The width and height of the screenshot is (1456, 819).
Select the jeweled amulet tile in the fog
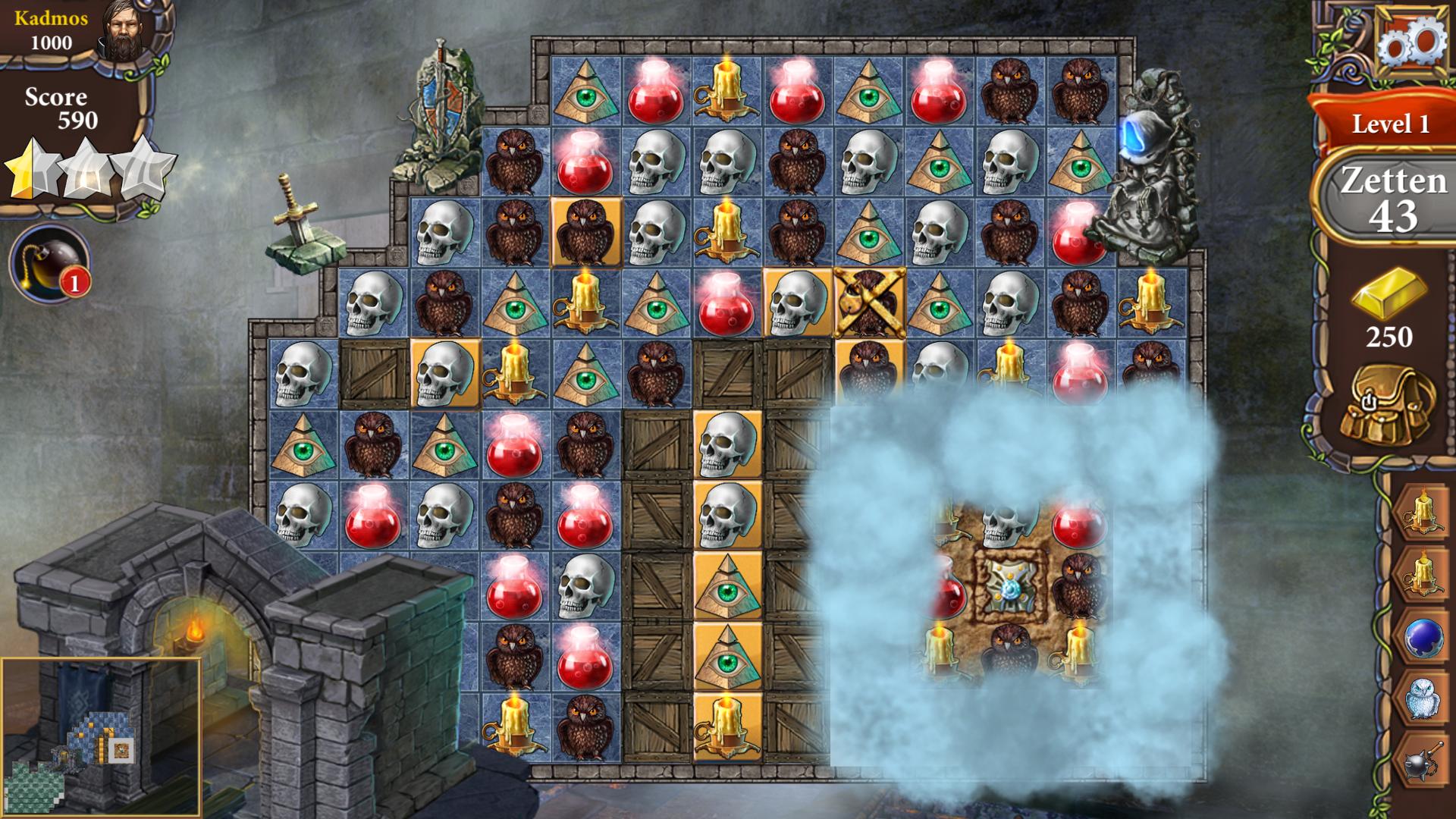(x=1009, y=587)
